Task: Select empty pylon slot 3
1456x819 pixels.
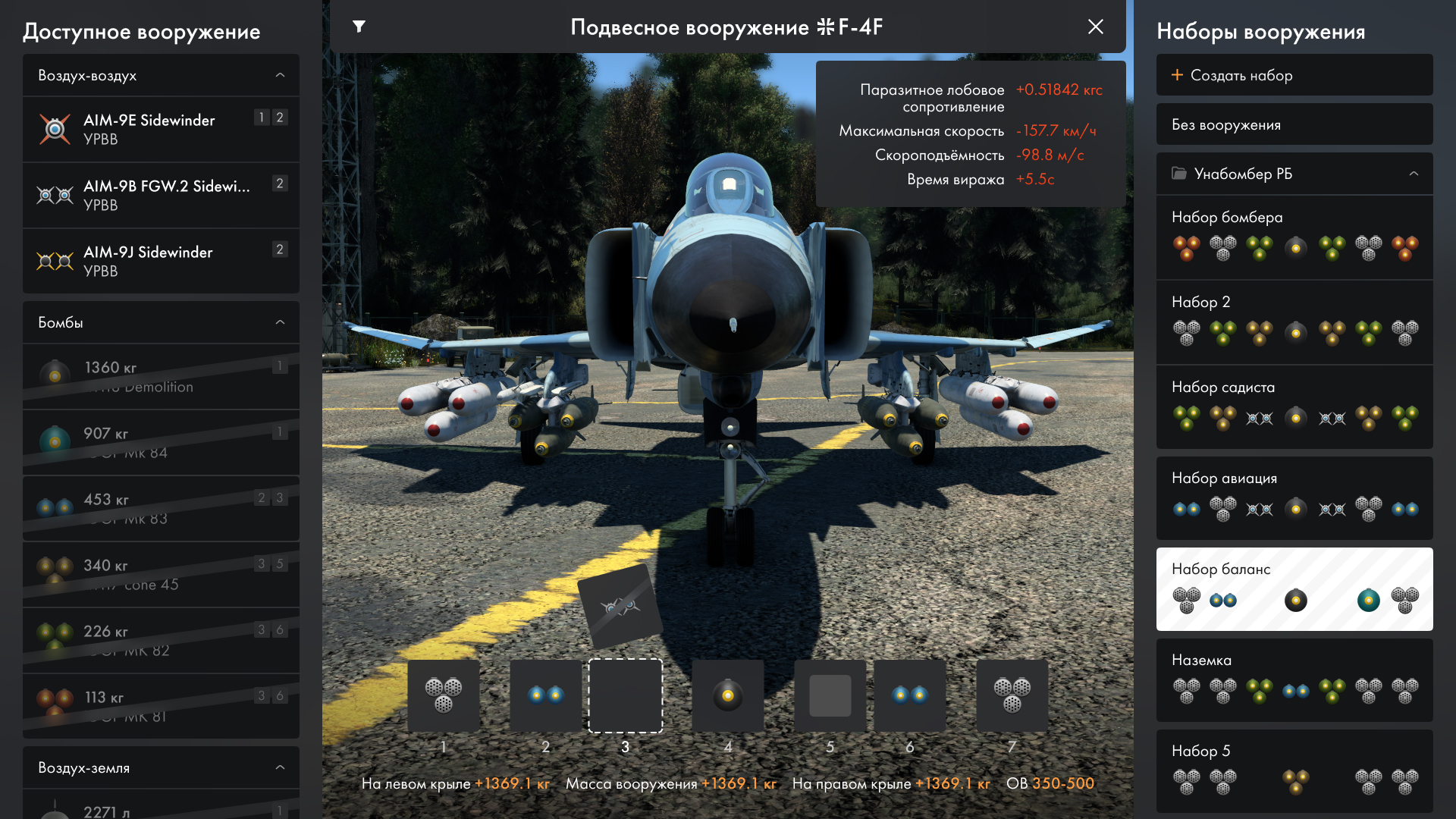Action: pos(625,695)
